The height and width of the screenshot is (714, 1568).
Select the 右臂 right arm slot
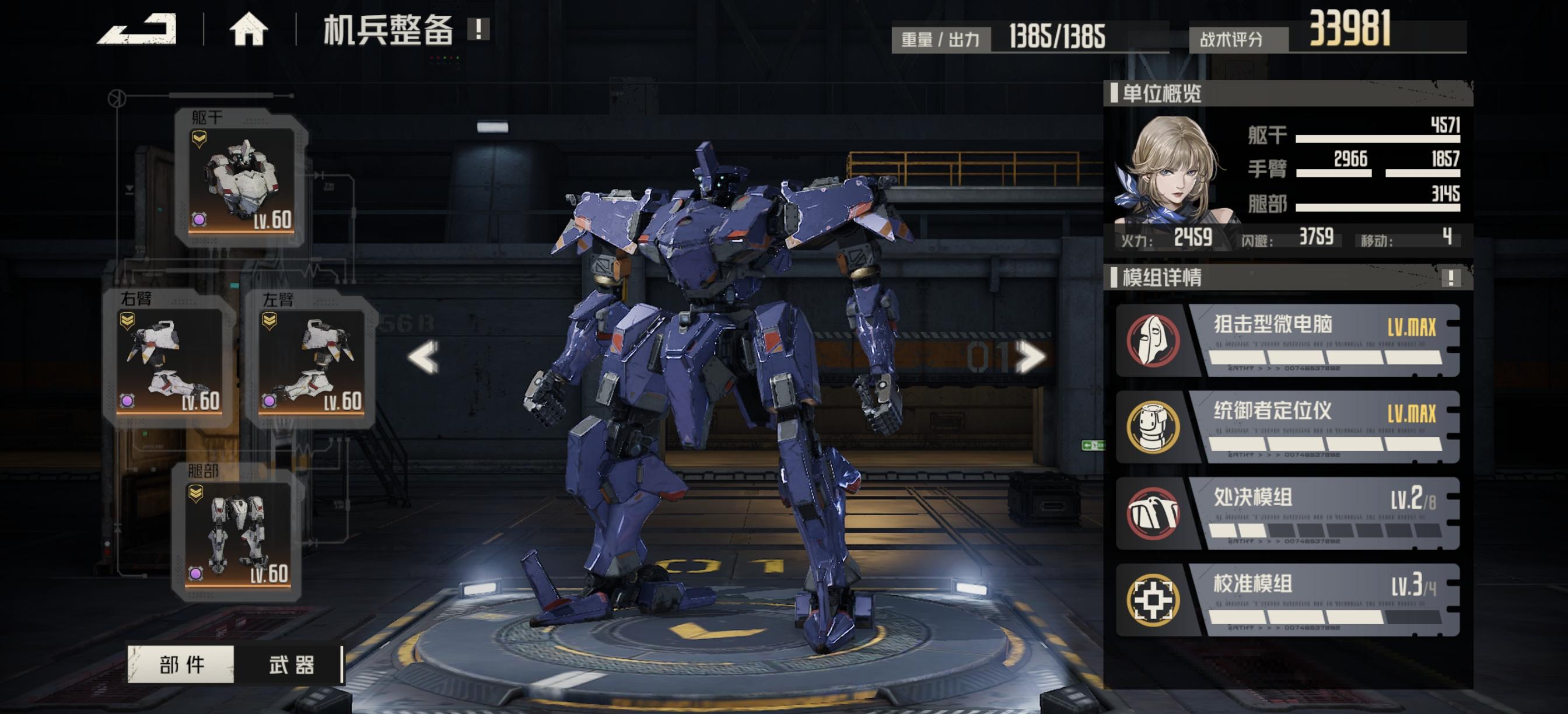tap(169, 360)
